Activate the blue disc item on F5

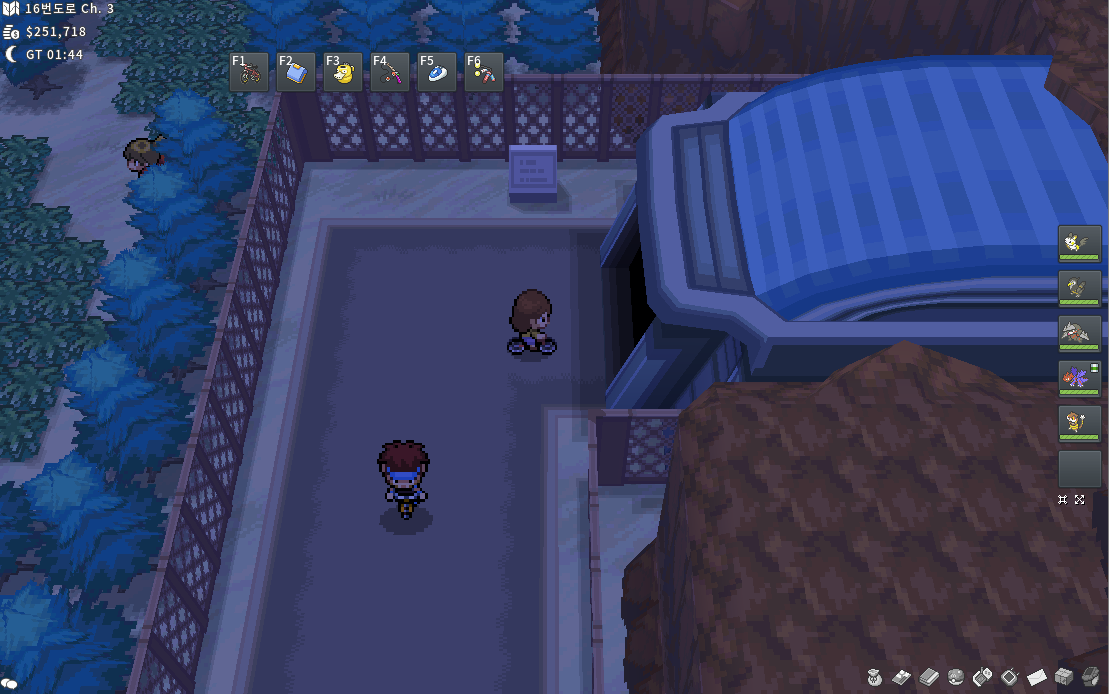coord(437,72)
